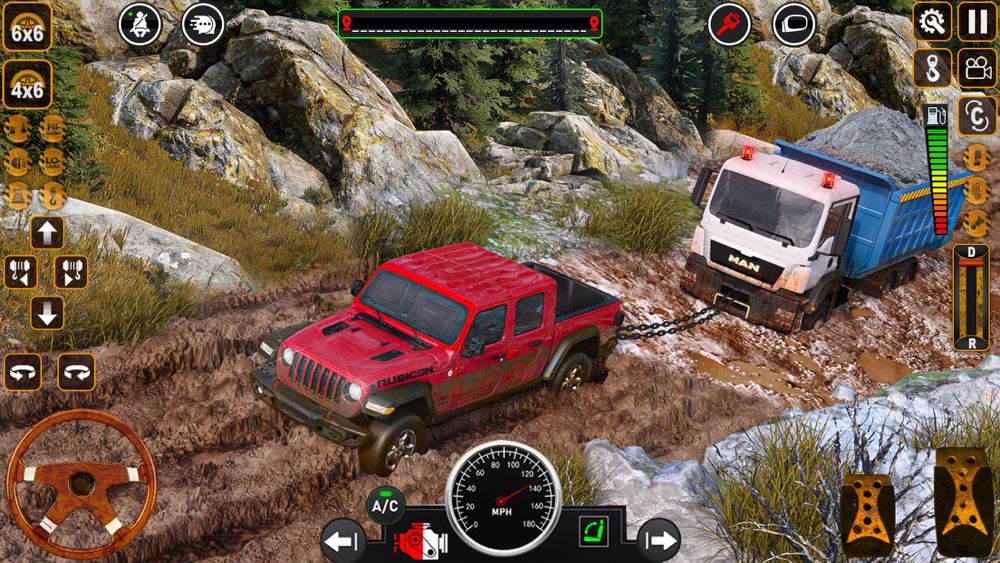Select the LO gear button
This screenshot has width=1000, height=563.
(x=52, y=162)
